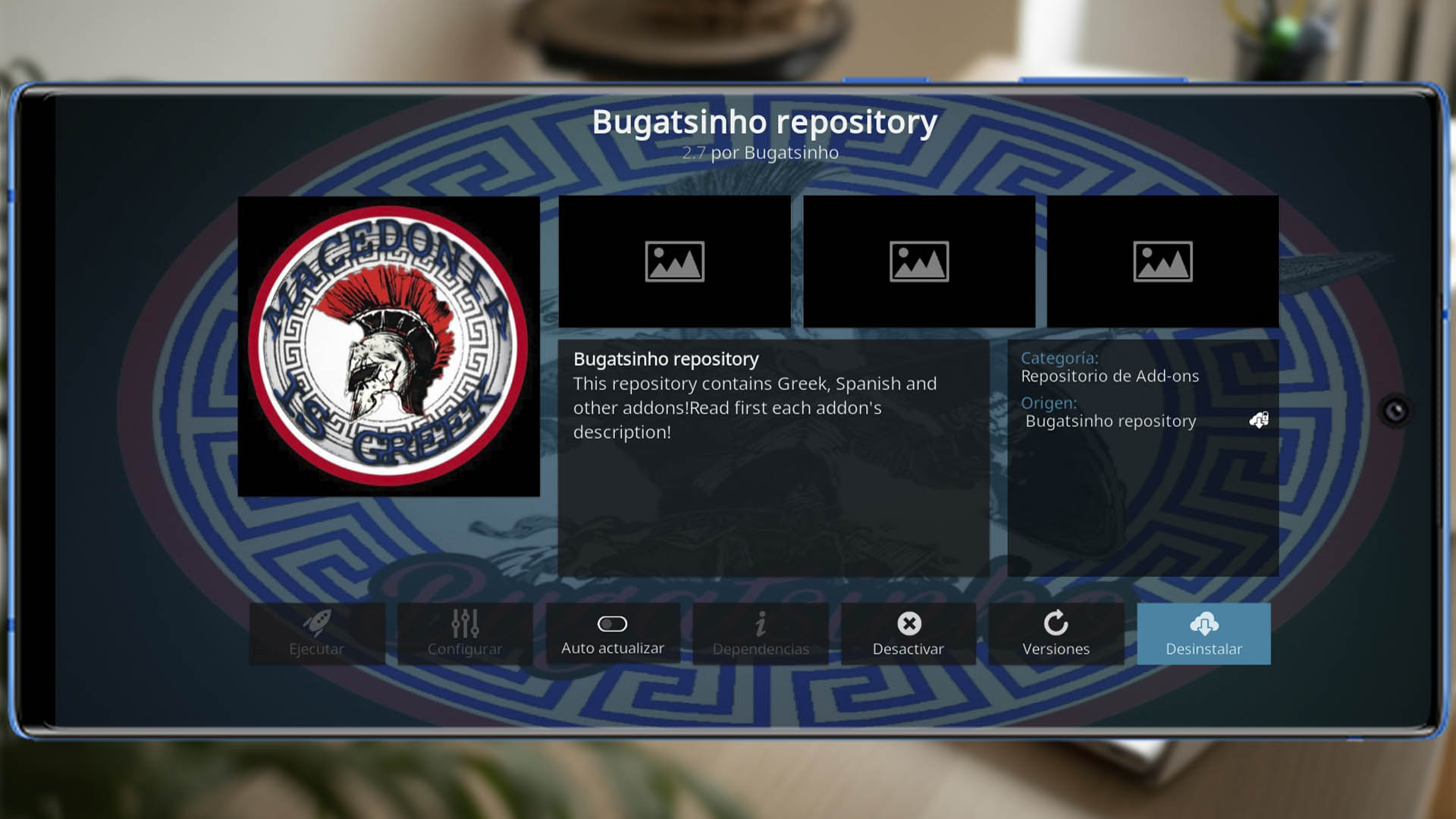Screen dimensions: 1456x819
Task: Click the Desactivar X icon
Action: click(x=909, y=624)
